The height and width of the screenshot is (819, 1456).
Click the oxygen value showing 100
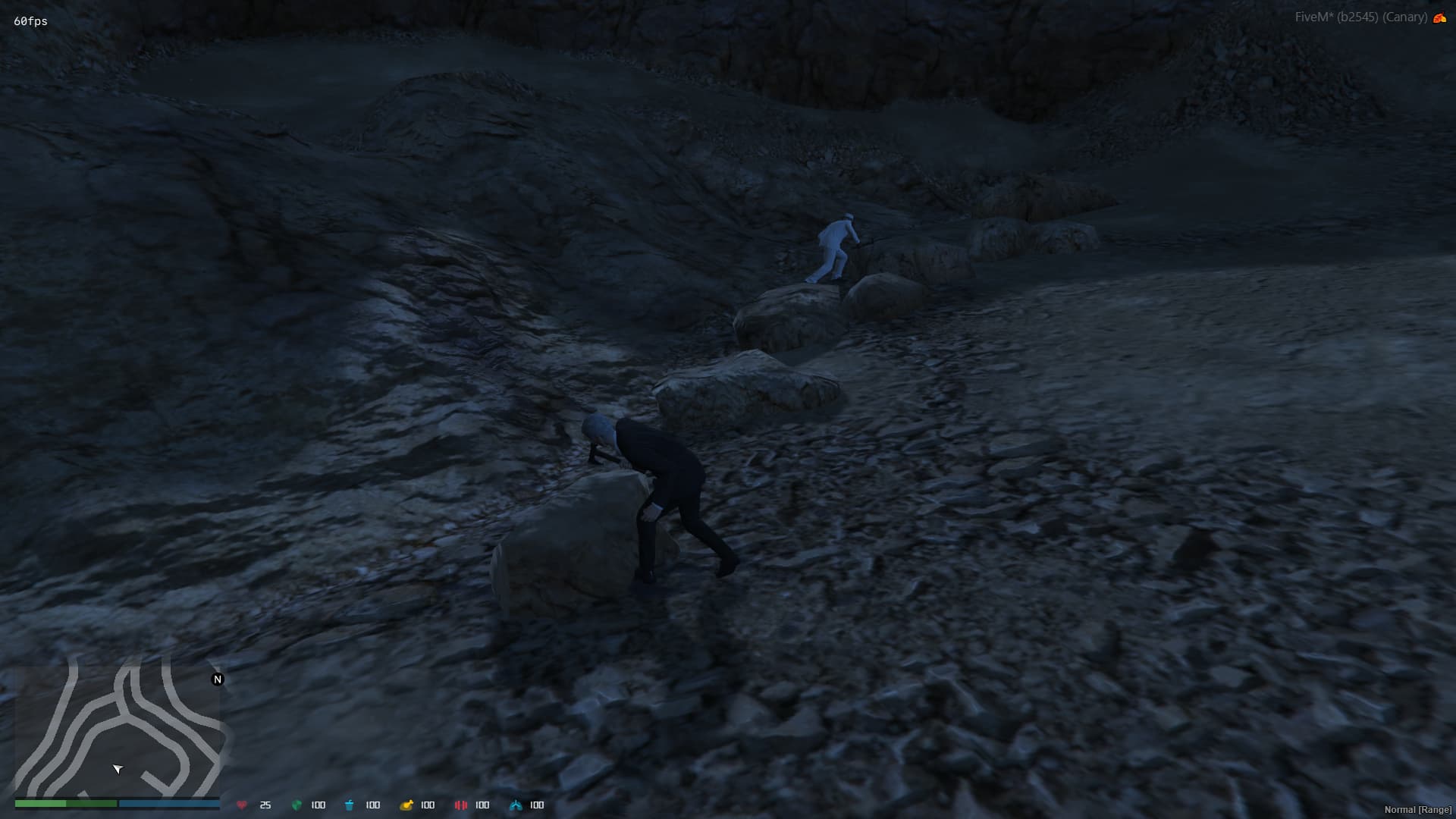point(536,805)
